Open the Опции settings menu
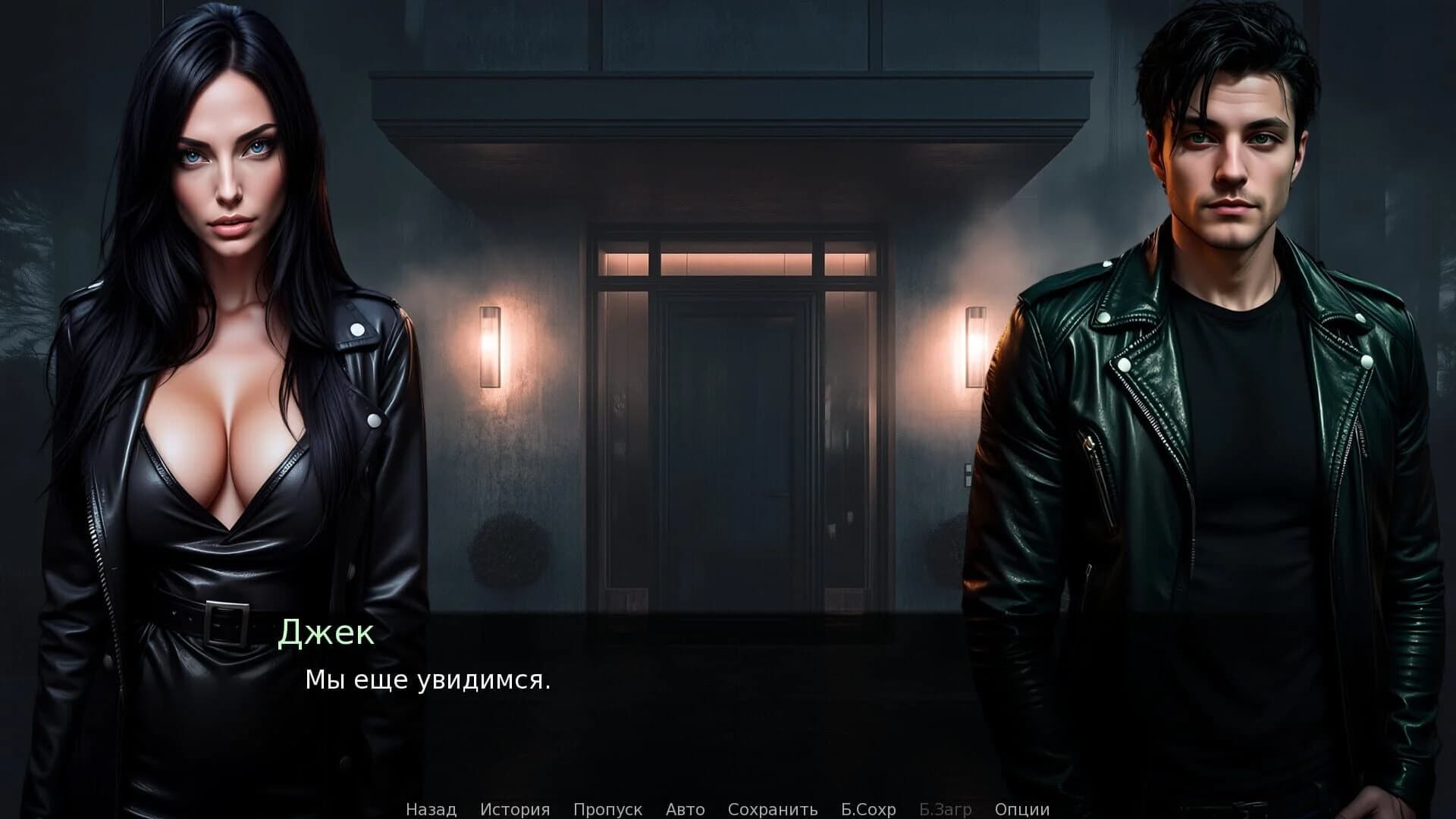This screenshot has width=1456, height=819. [1023, 809]
